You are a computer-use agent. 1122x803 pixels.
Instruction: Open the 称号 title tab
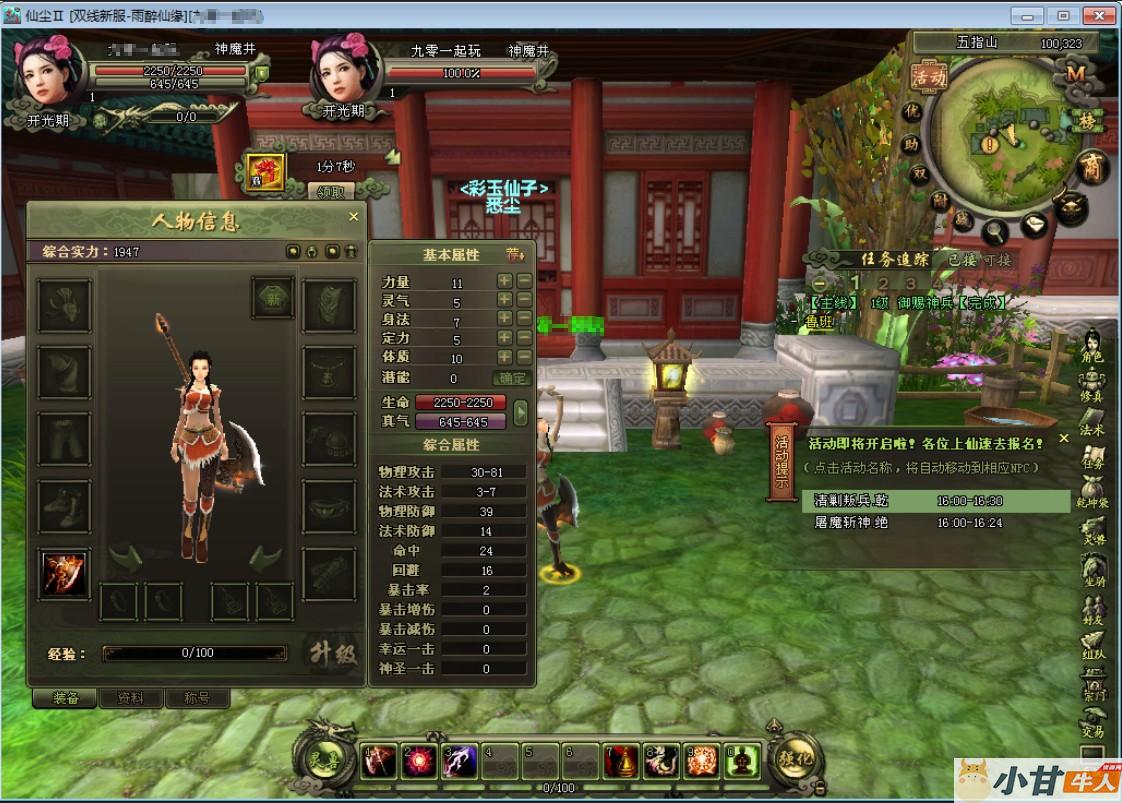[x=197, y=698]
